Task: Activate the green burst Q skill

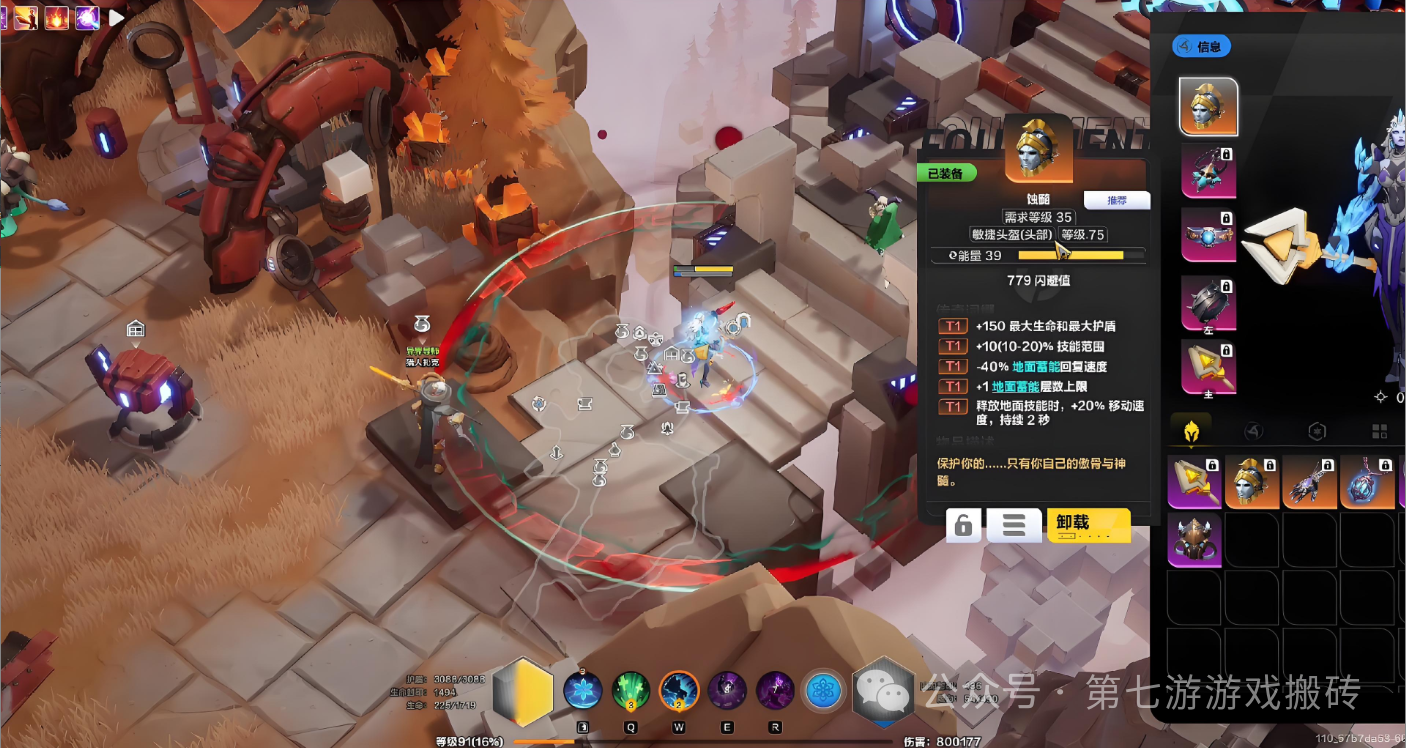Action: pos(630,691)
